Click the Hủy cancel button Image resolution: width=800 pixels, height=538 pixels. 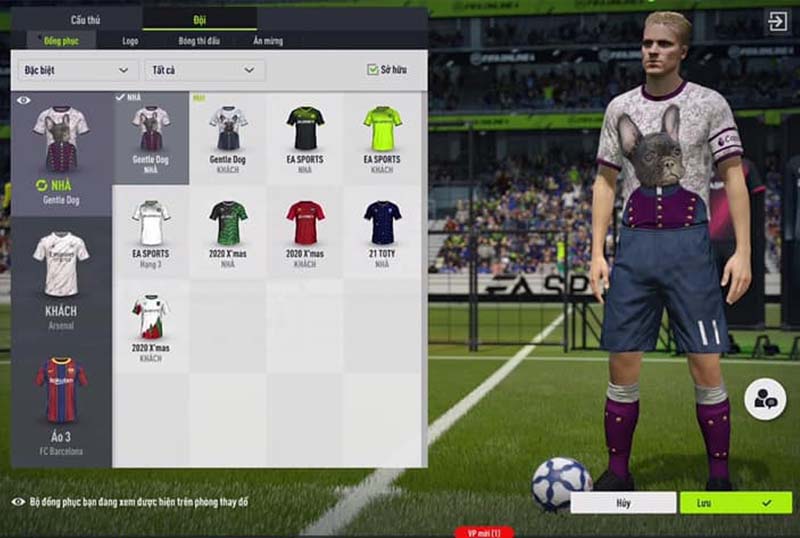625,502
